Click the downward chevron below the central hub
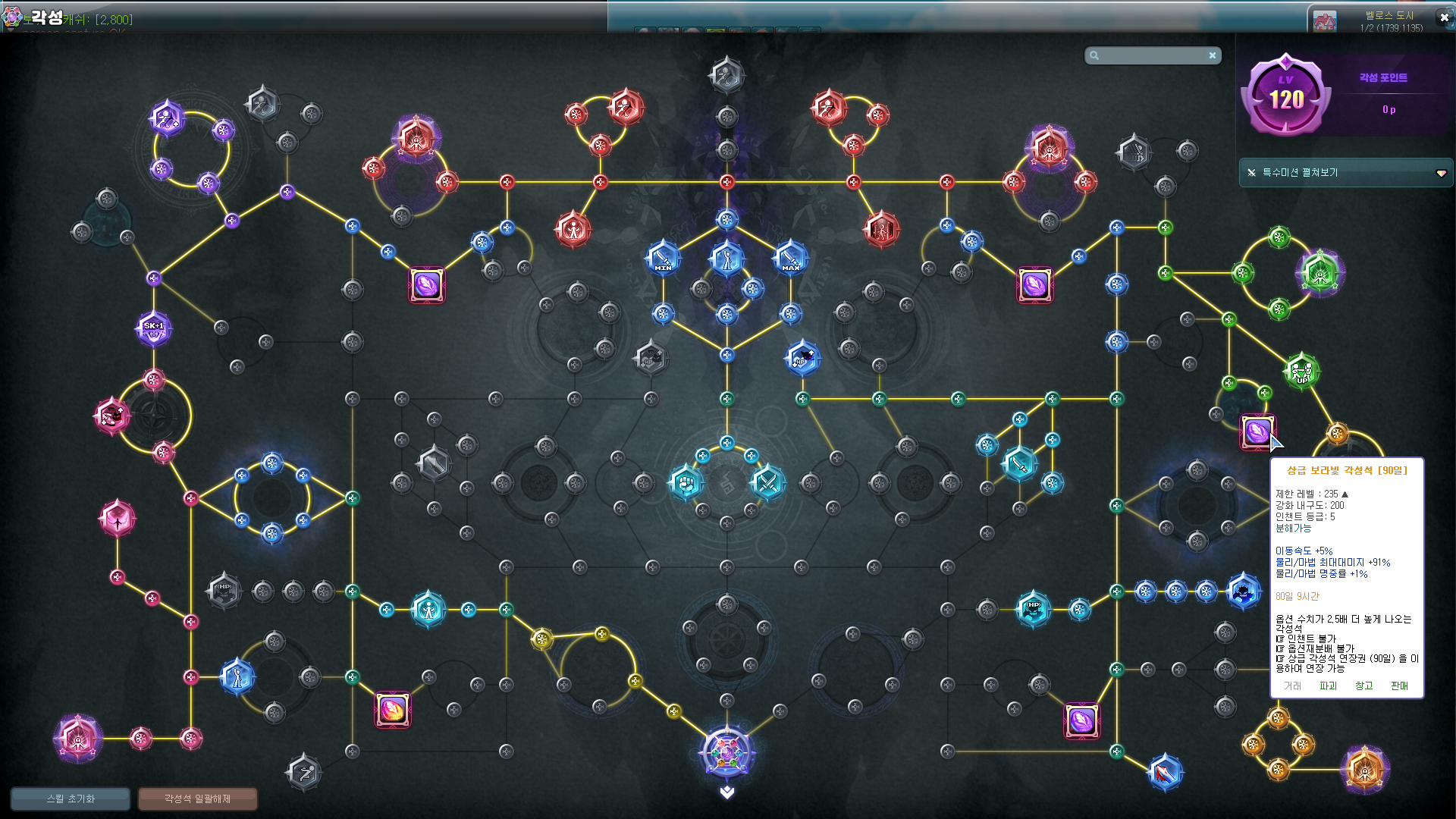 point(727,792)
